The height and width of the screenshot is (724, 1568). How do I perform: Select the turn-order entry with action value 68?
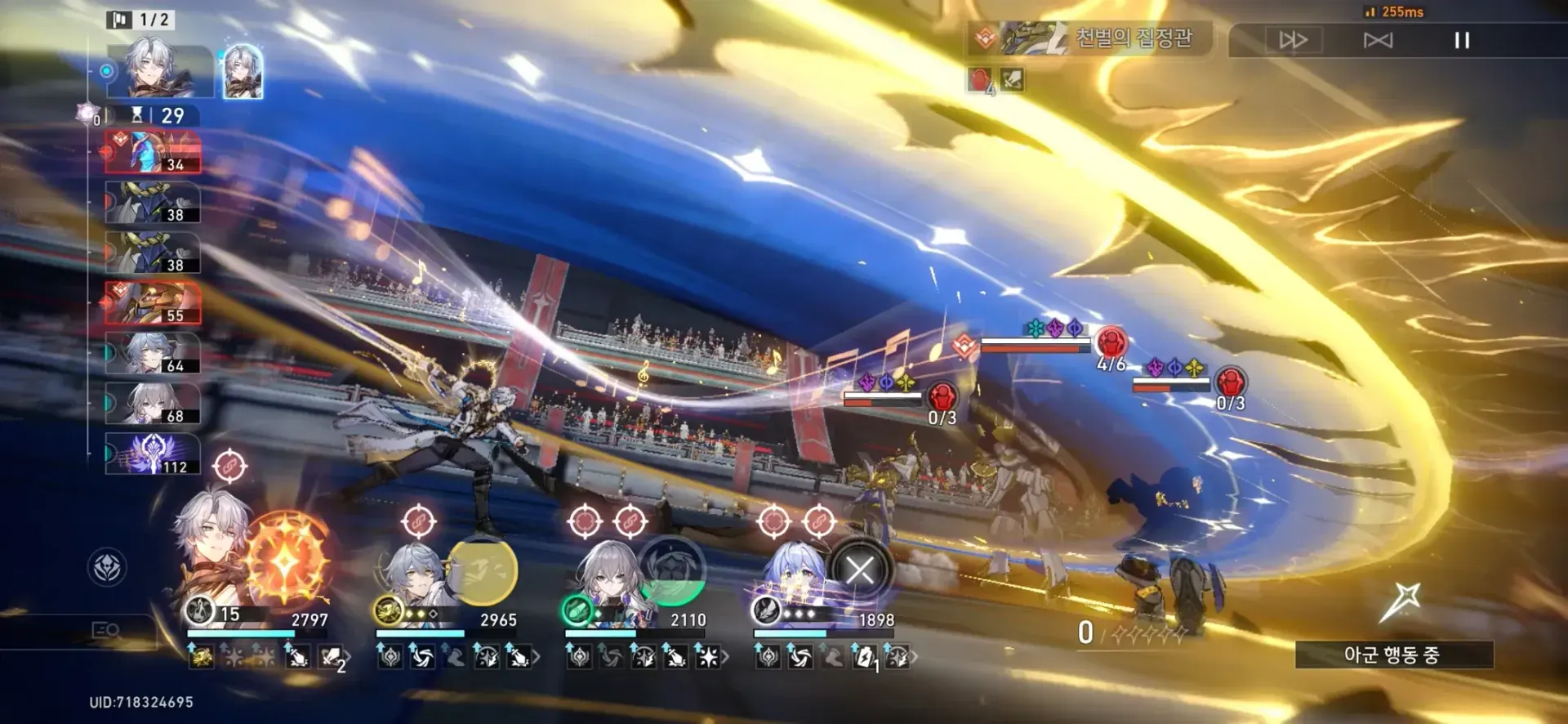[153, 404]
